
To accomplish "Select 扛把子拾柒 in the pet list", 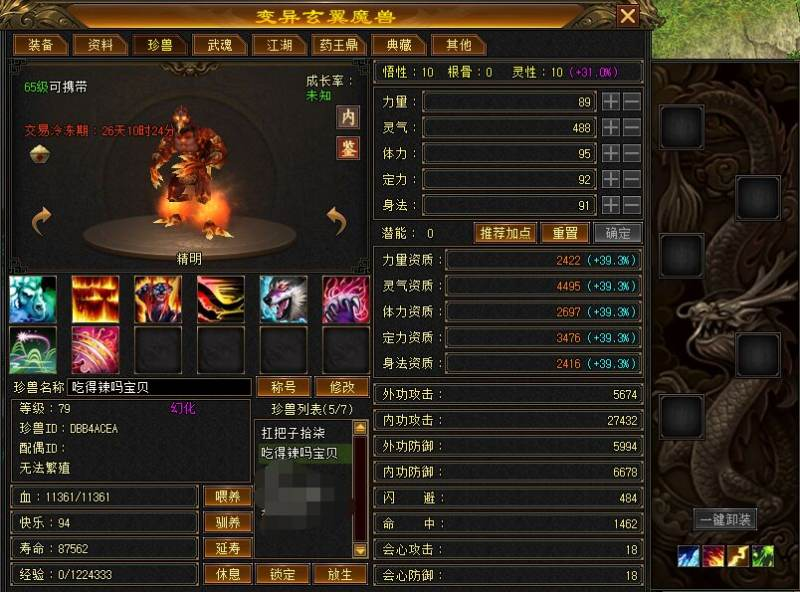I will point(293,433).
